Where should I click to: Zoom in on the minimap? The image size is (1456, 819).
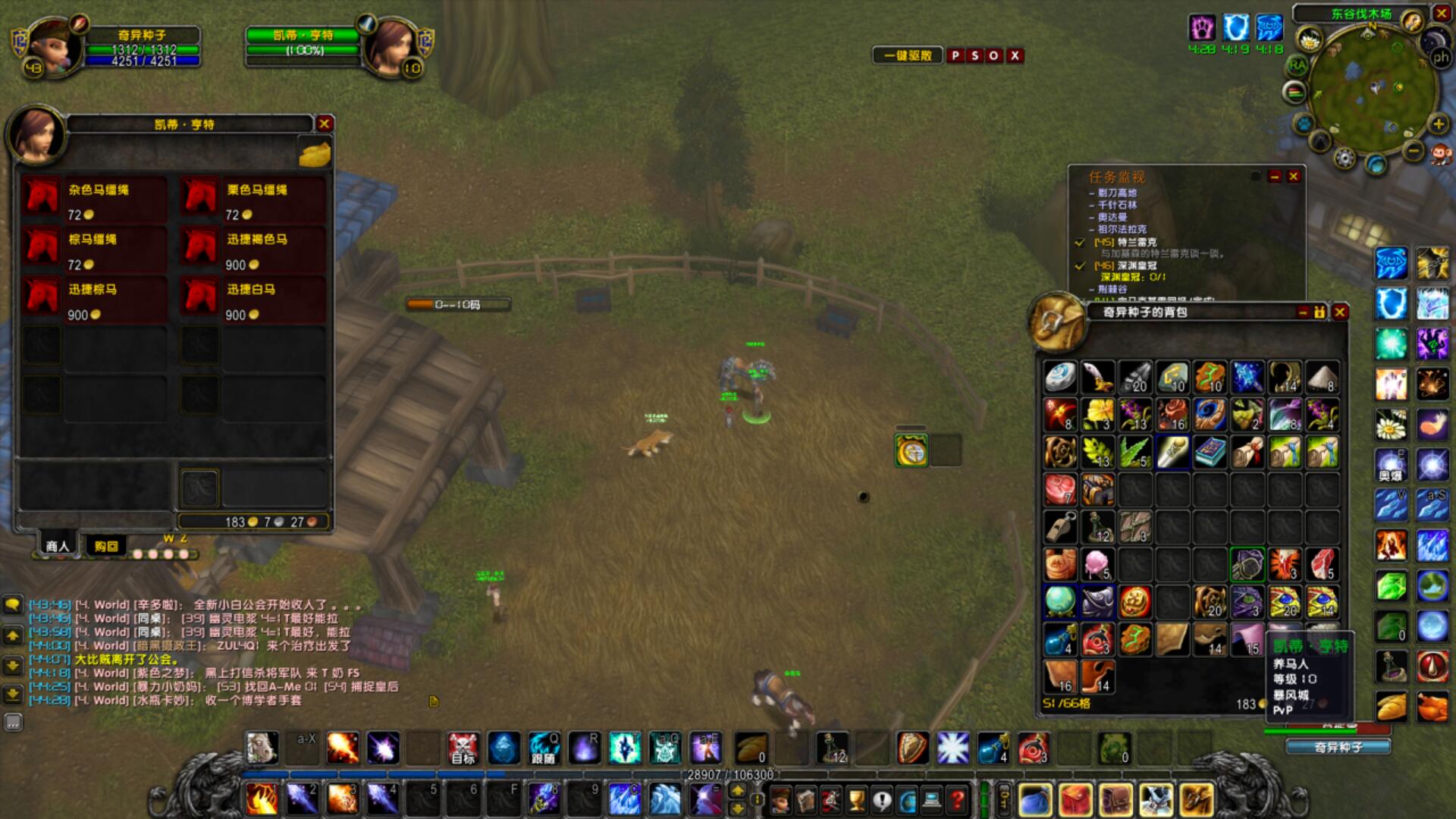coord(1439,124)
